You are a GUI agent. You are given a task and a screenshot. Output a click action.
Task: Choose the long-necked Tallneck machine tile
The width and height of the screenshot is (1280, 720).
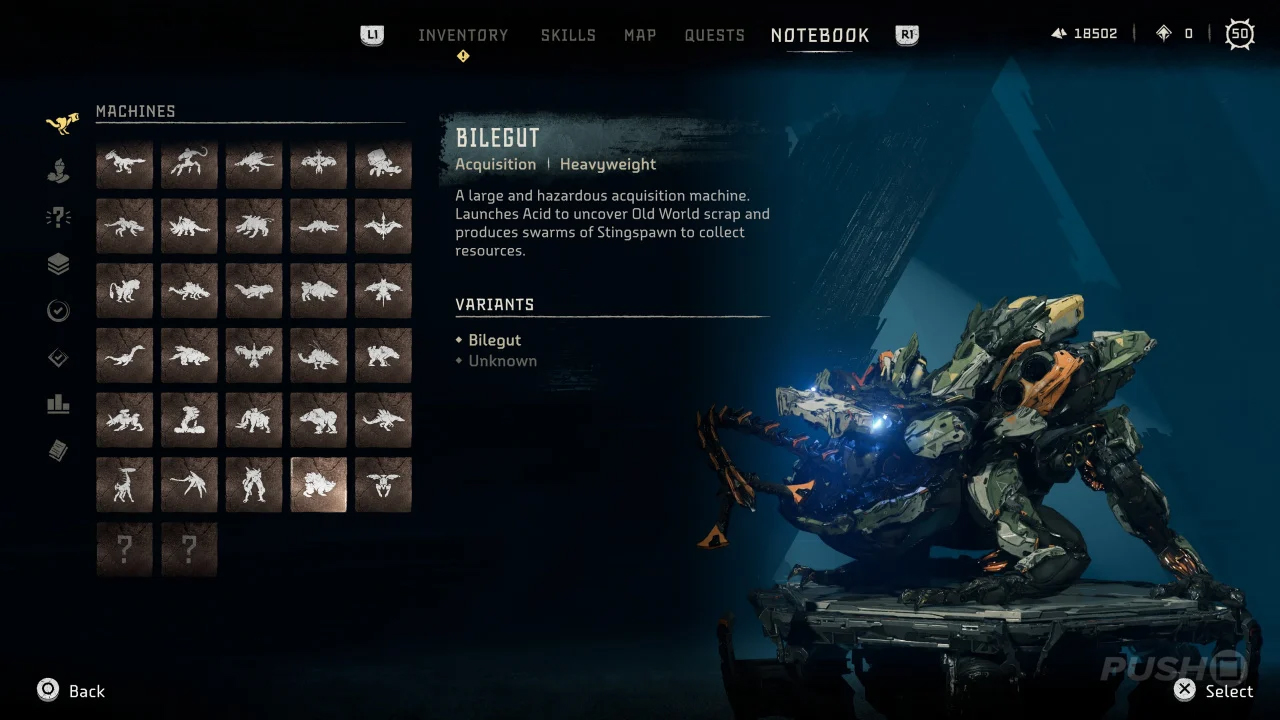[125, 485]
